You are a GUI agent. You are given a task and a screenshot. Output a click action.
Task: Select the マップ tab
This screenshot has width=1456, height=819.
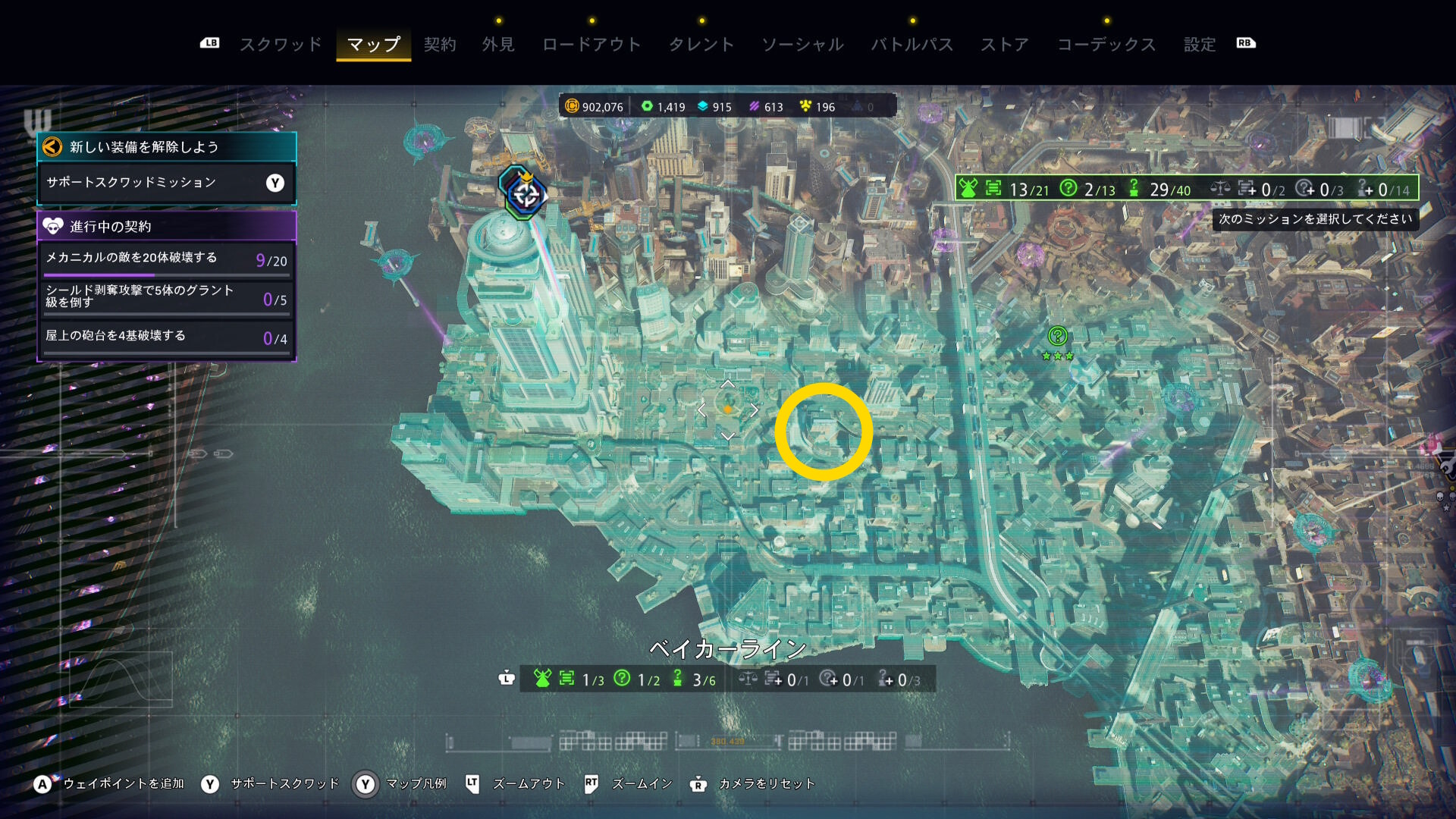tap(373, 45)
